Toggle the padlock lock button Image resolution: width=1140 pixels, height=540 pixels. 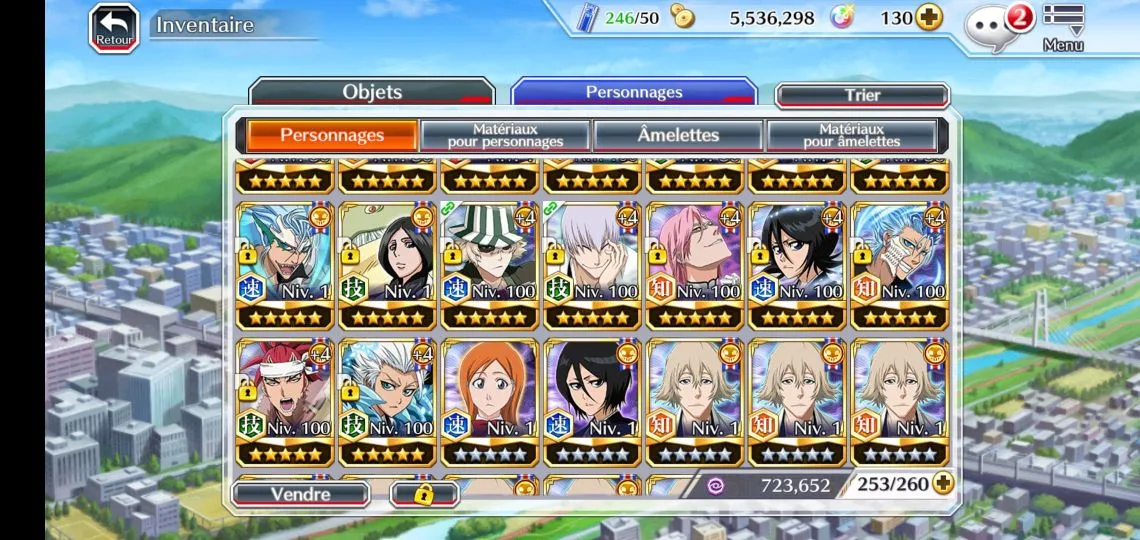click(x=423, y=494)
